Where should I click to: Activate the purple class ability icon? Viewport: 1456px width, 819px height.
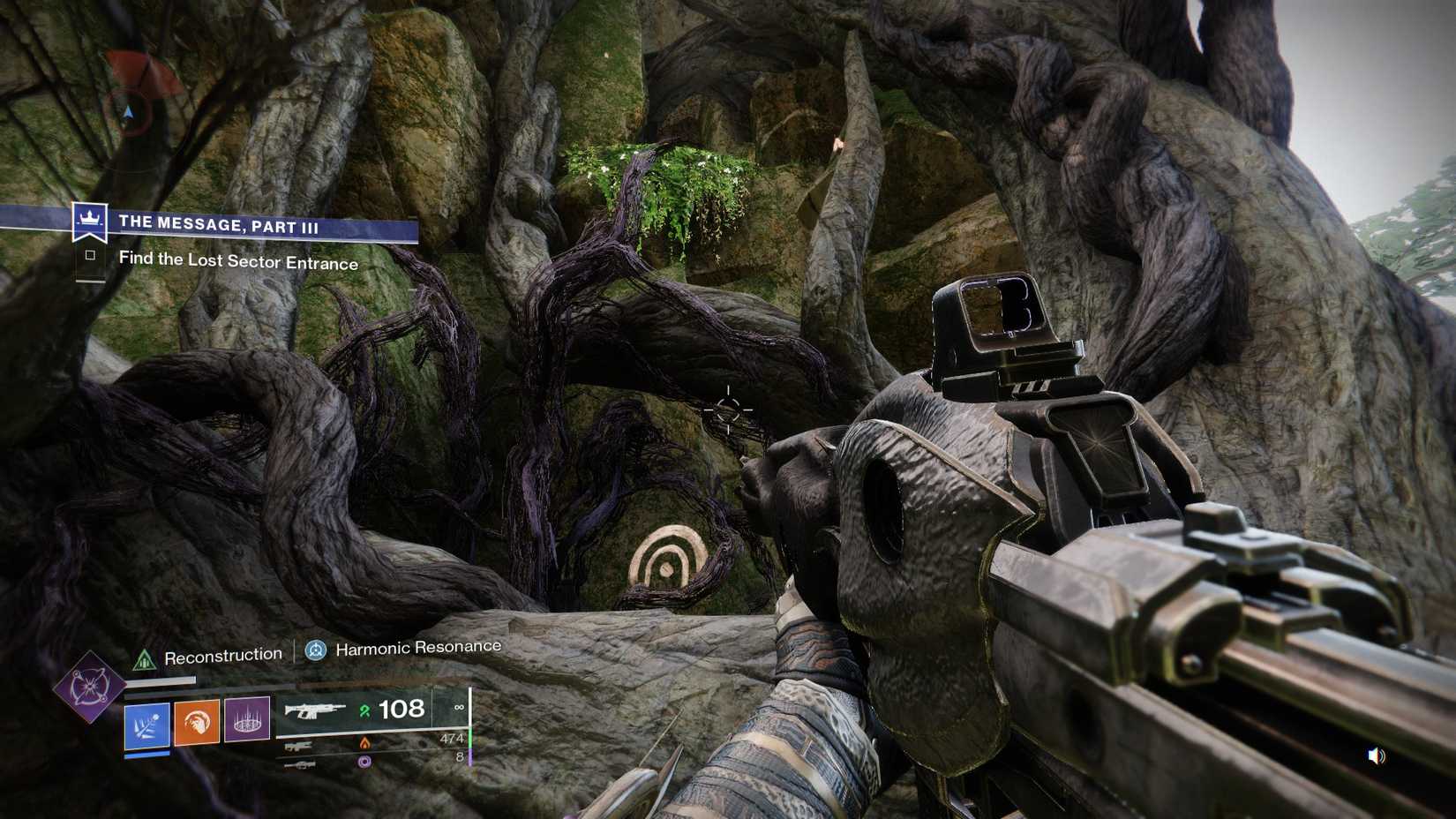[247, 719]
